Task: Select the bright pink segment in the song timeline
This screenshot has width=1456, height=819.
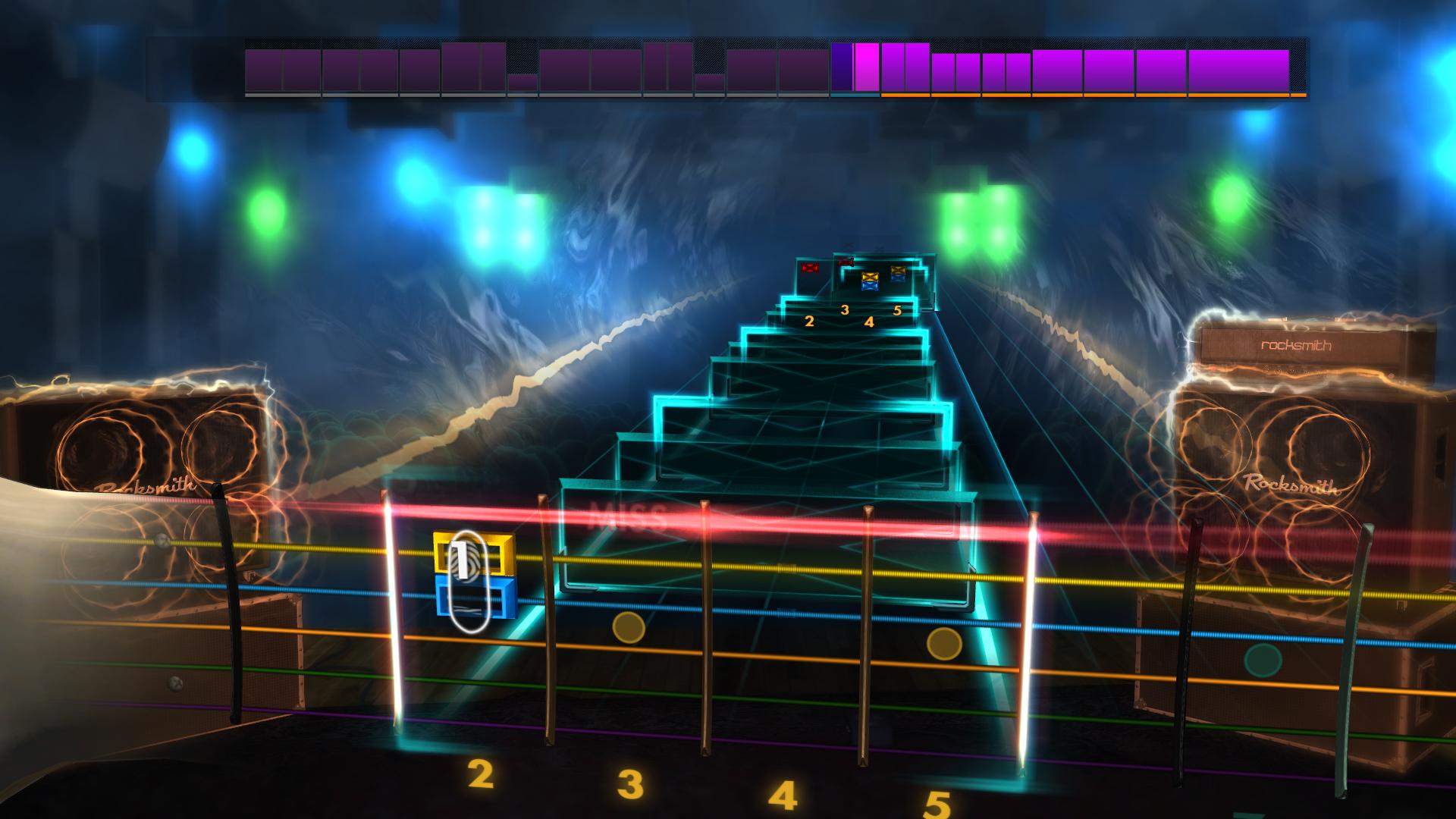Action: (867, 70)
